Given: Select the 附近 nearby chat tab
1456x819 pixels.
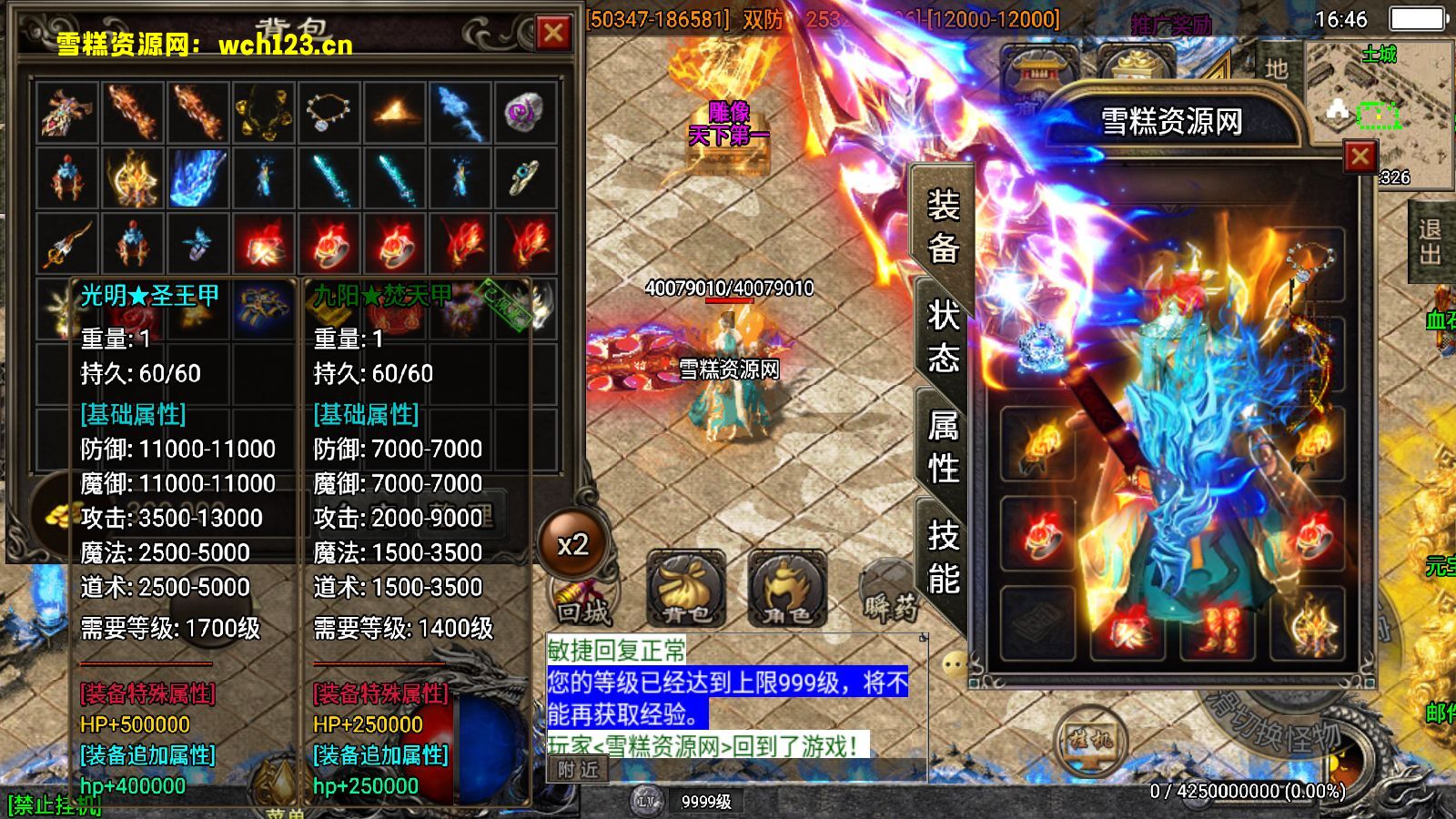Looking at the screenshot, I should point(578,770).
